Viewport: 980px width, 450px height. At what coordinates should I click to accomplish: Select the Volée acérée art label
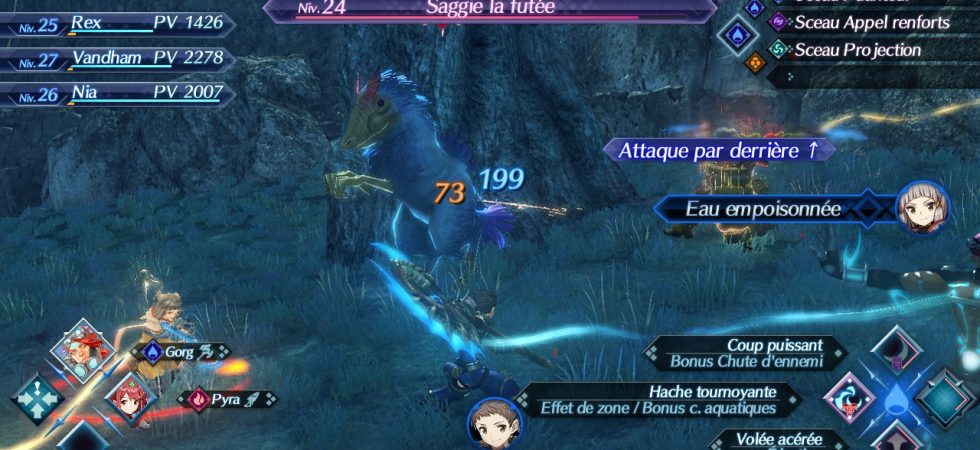779,439
